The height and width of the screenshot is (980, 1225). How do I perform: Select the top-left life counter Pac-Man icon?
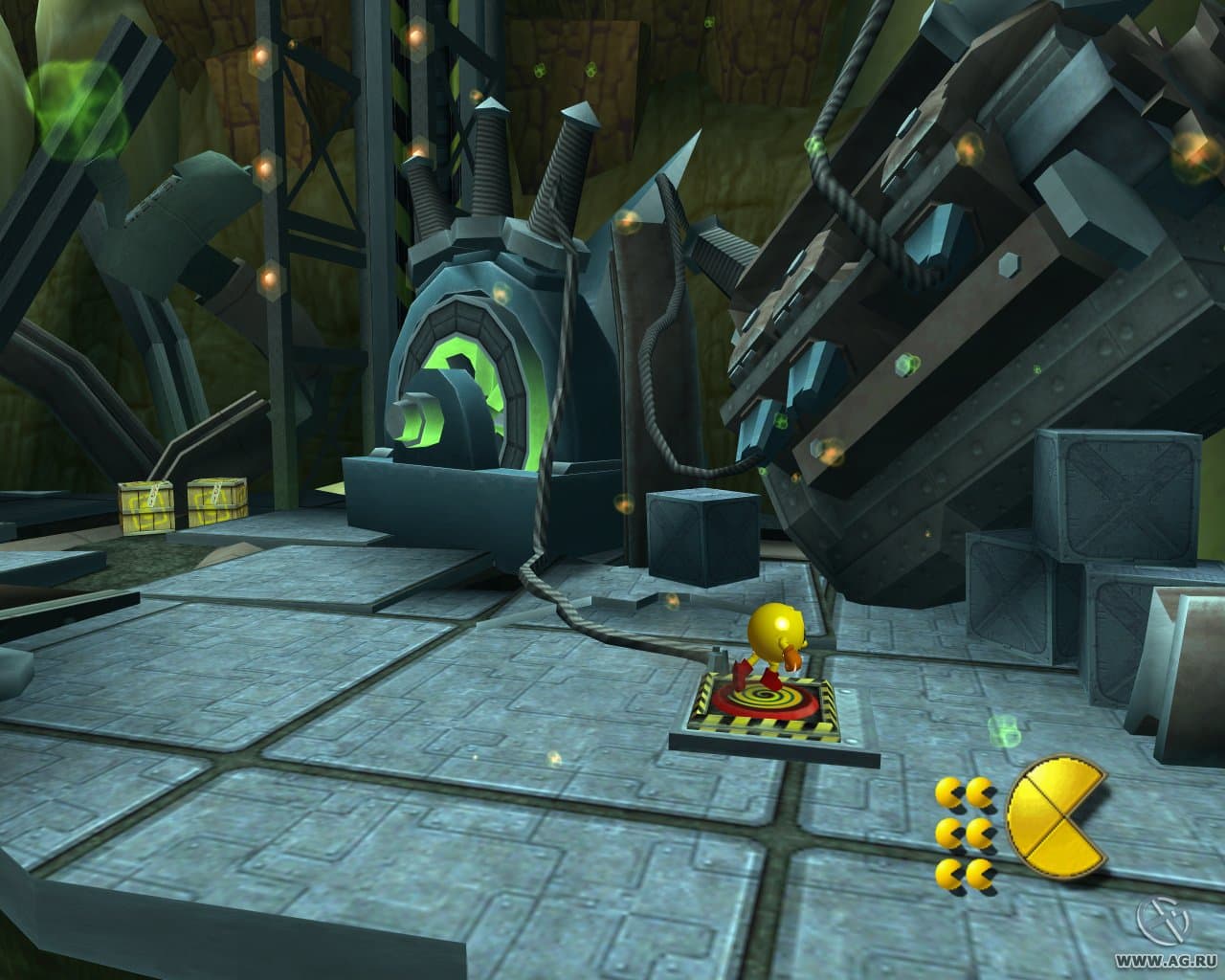tap(947, 790)
